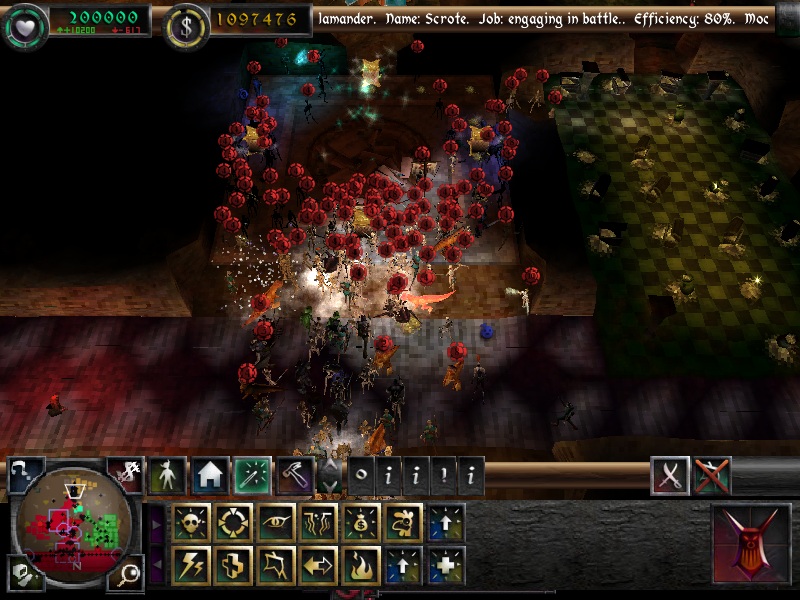The image size is (800, 600).
Task: Choose the call to arms banner spell
Action: pos(276,565)
